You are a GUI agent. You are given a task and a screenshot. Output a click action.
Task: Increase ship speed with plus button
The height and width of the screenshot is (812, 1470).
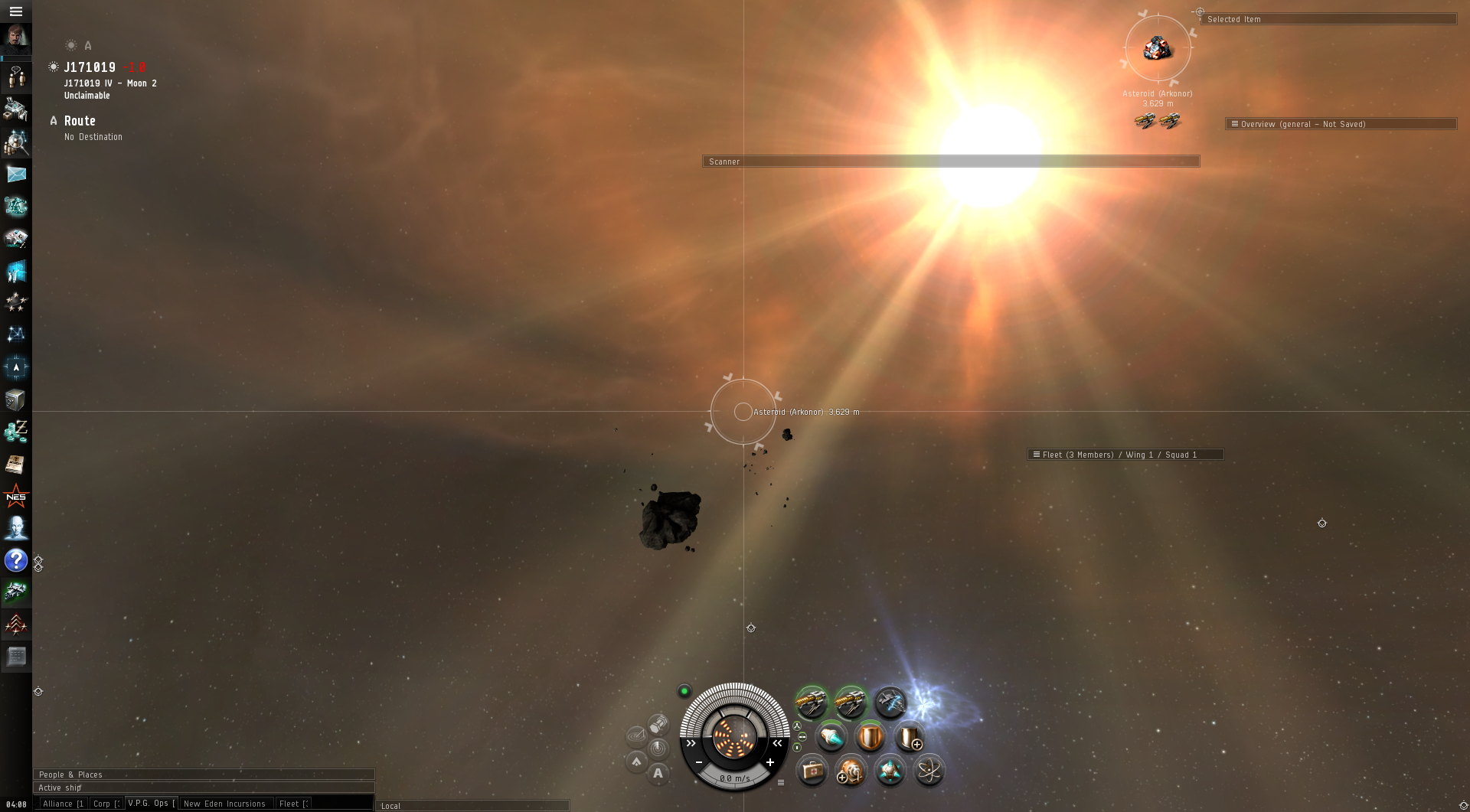770,762
